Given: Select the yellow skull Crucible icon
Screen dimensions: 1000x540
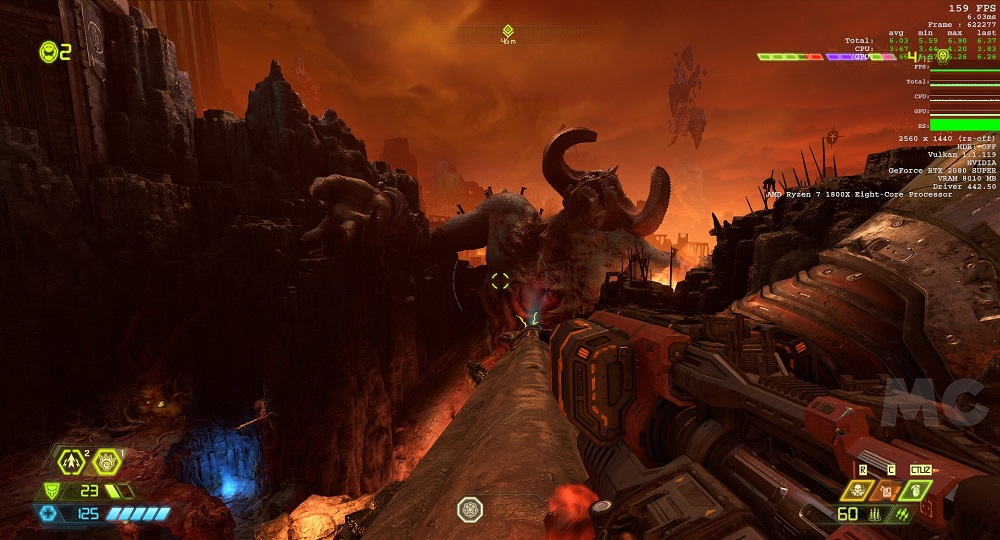Looking at the screenshot, I should [x=858, y=490].
